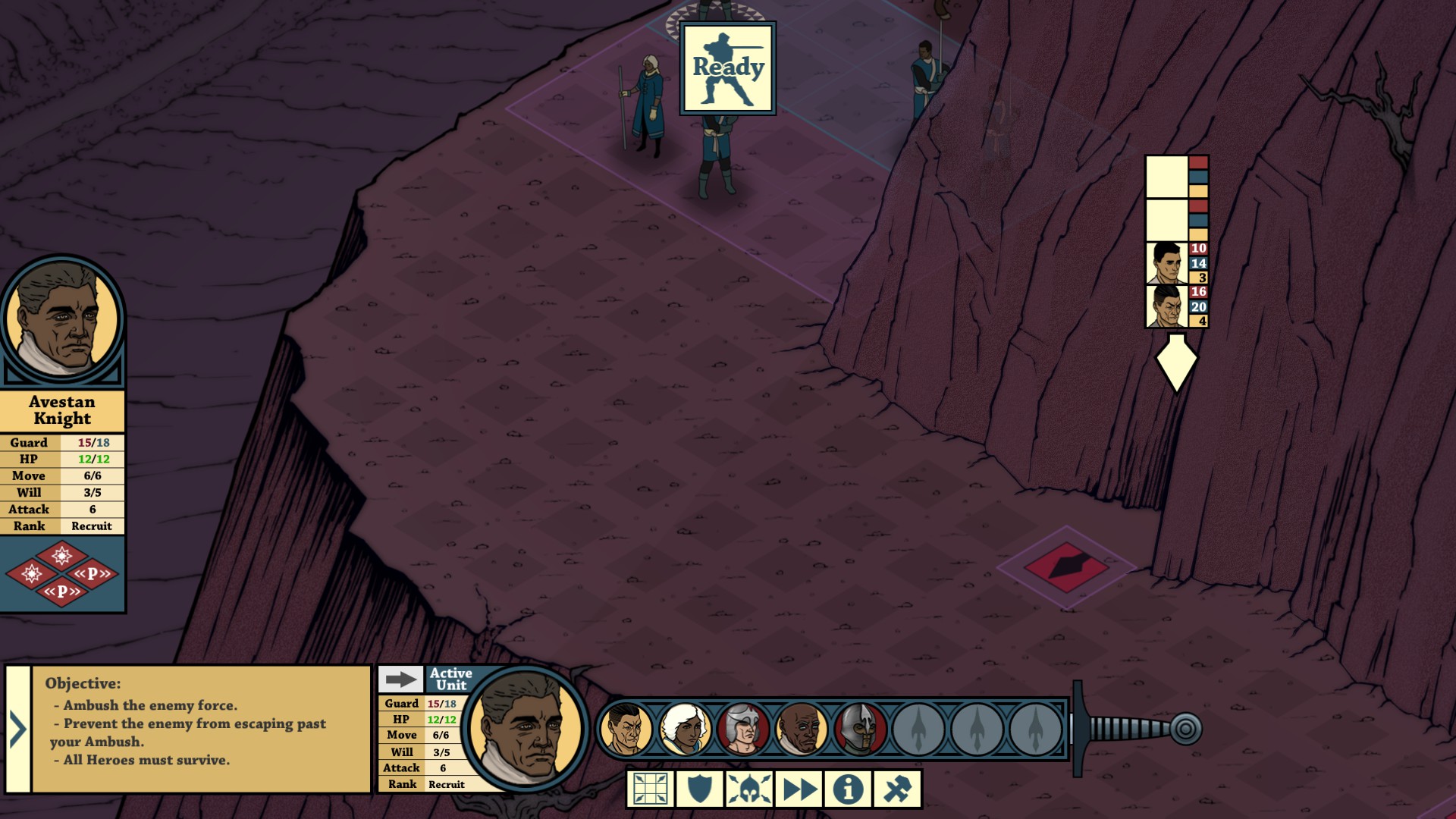Image resolution: width=1456 pixels, height=819 pixels.
Task: Activate the shield guard action
Action: [x=699, y=789]
